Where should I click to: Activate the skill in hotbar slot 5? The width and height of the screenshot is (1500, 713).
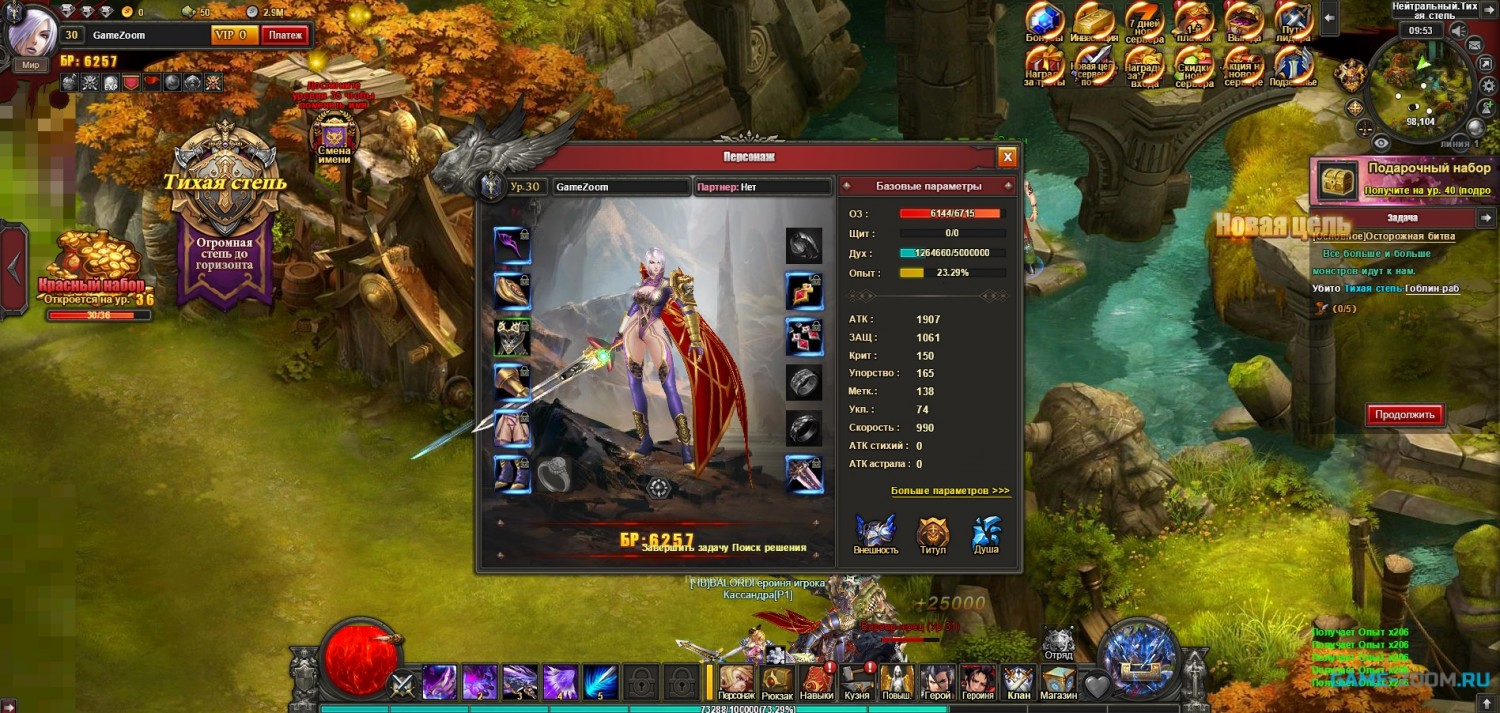(600, 682)
